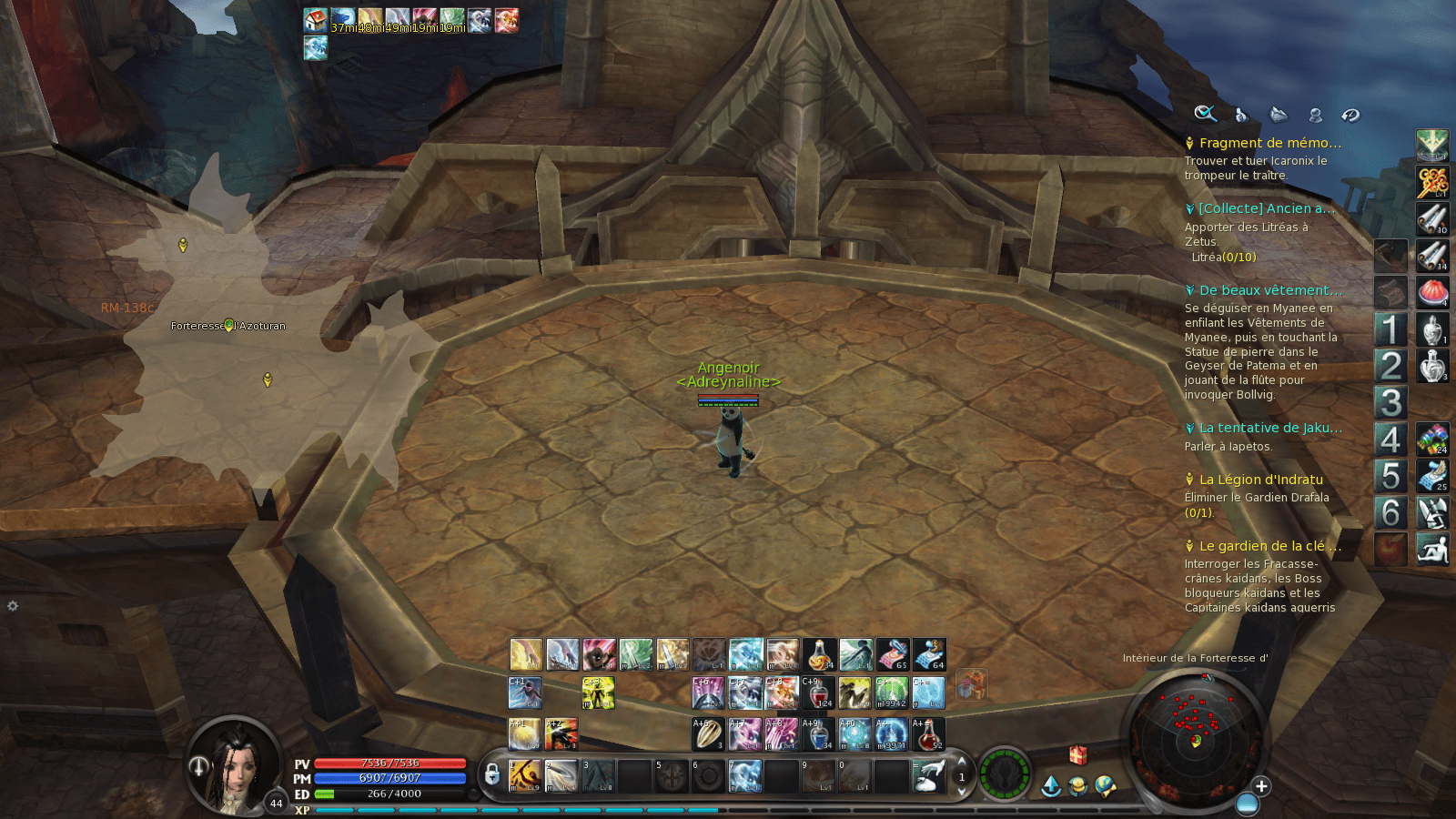The width and height of the screenshot is (1456, 819).
Task: Click the sitting figure rest icon
Action: (1431, 550)
